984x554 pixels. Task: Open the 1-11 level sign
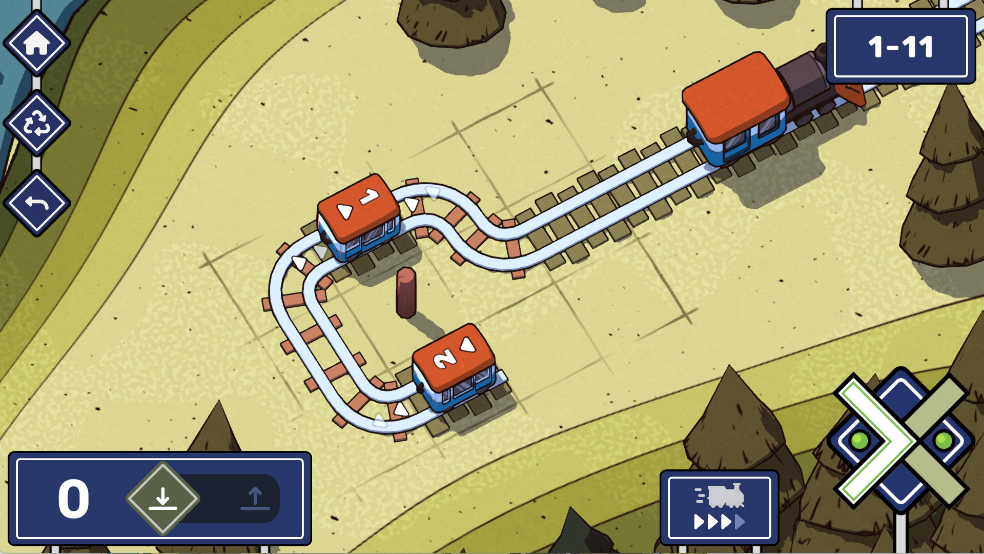(x=900, y=47)
